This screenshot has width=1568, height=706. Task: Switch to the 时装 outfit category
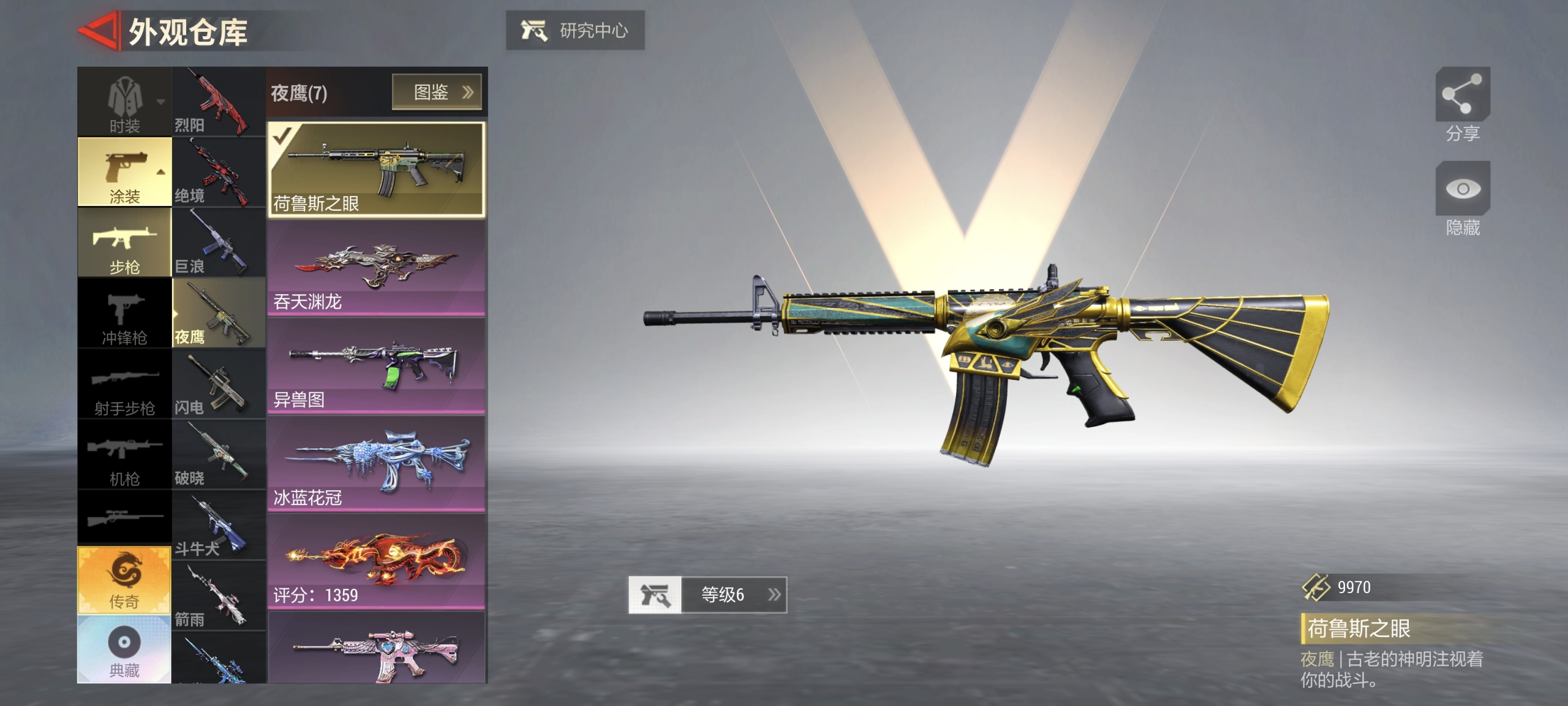(124, 102)
